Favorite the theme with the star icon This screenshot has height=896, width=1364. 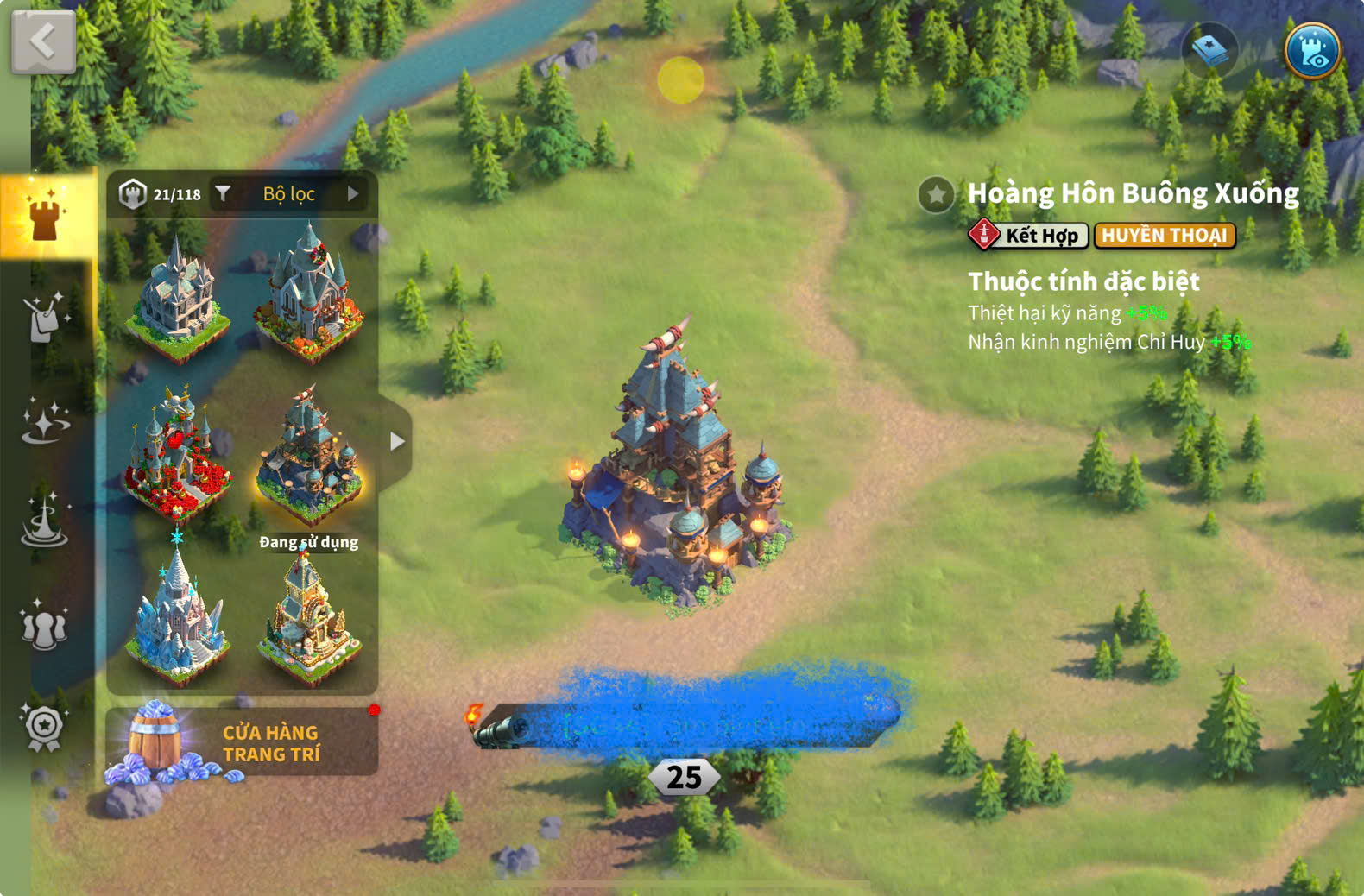[936, 195]
